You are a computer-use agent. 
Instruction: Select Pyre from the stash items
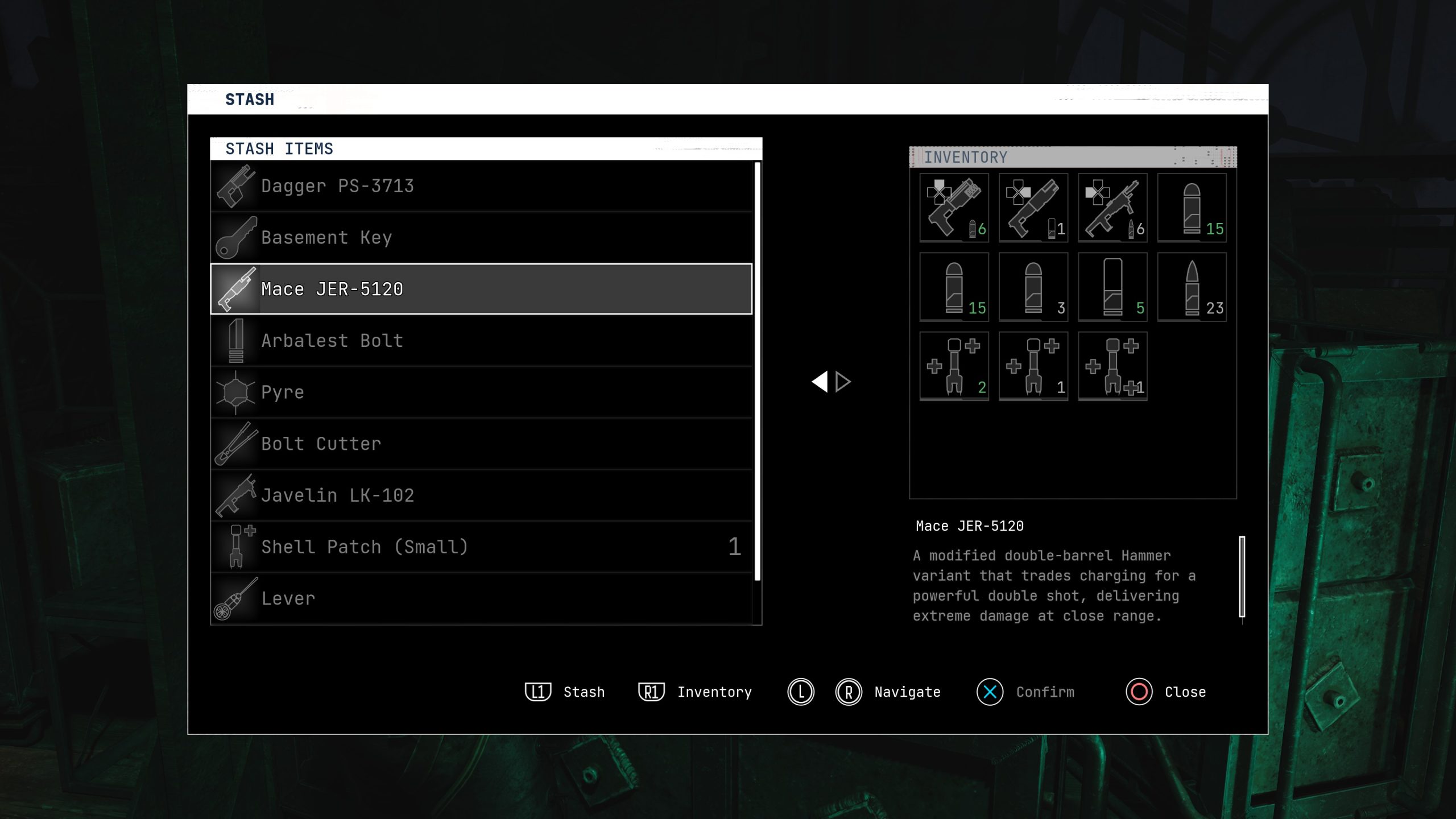(x=481, y=392)
